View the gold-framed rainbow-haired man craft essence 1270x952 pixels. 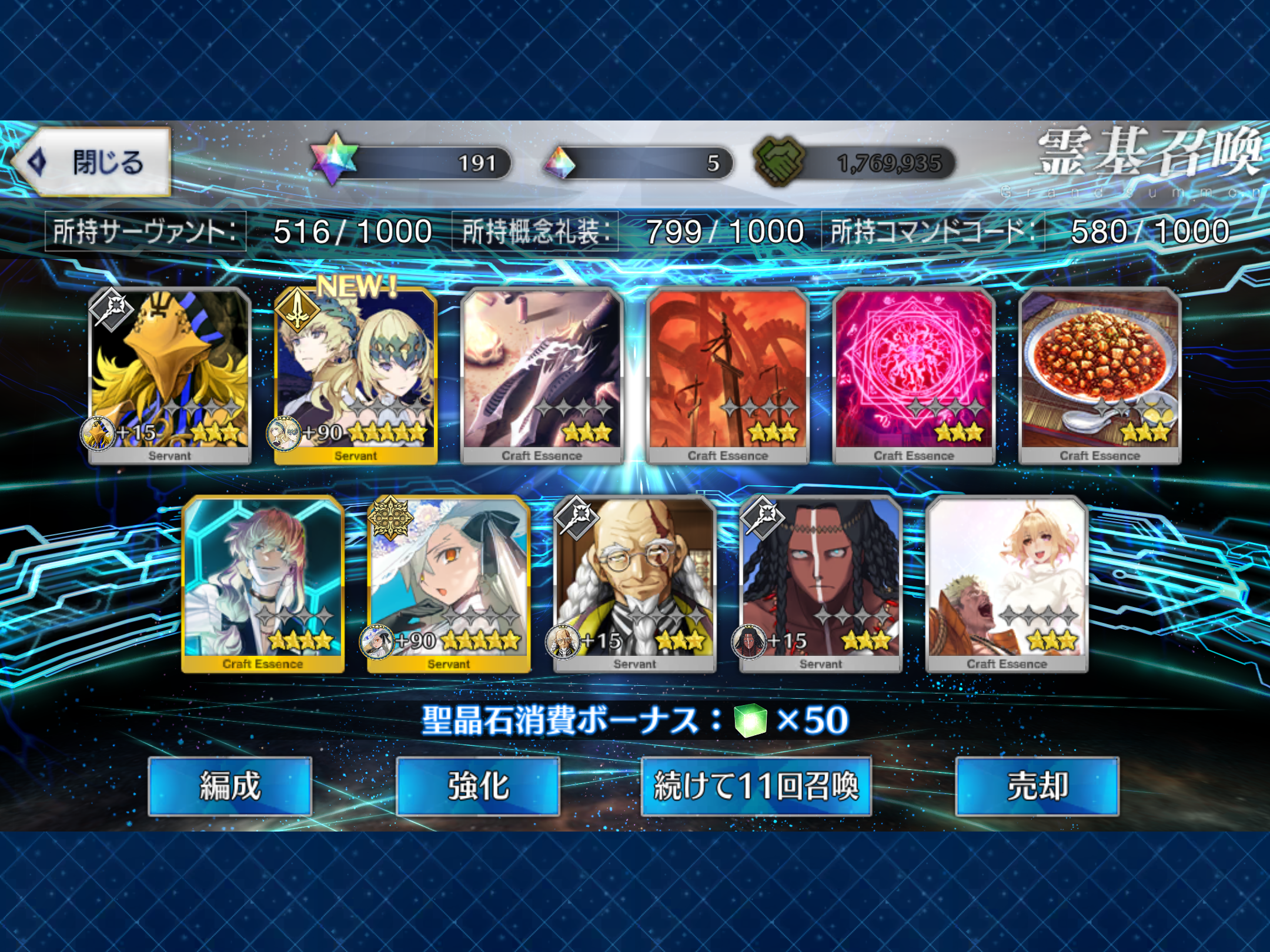263,584
